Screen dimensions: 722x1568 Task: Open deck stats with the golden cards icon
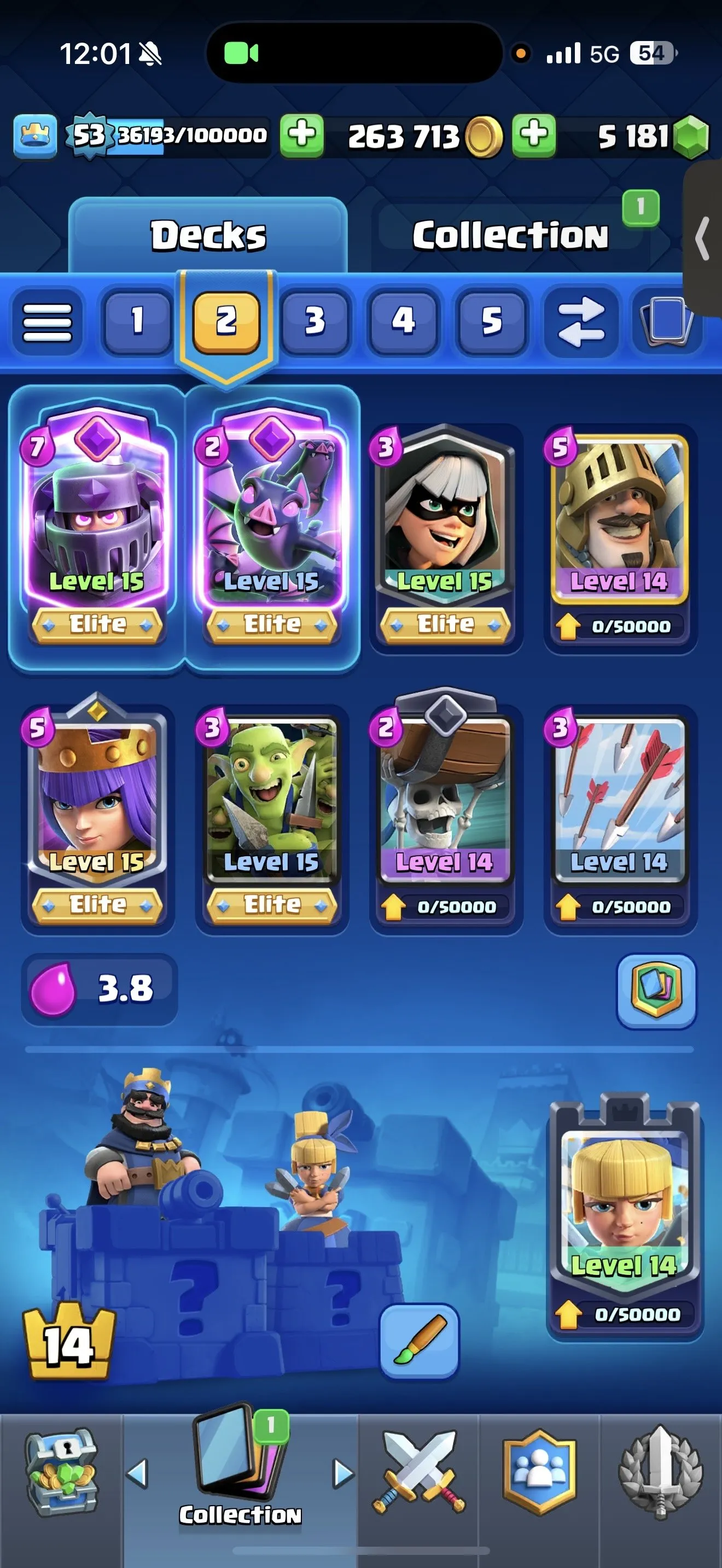click(657, 991)
